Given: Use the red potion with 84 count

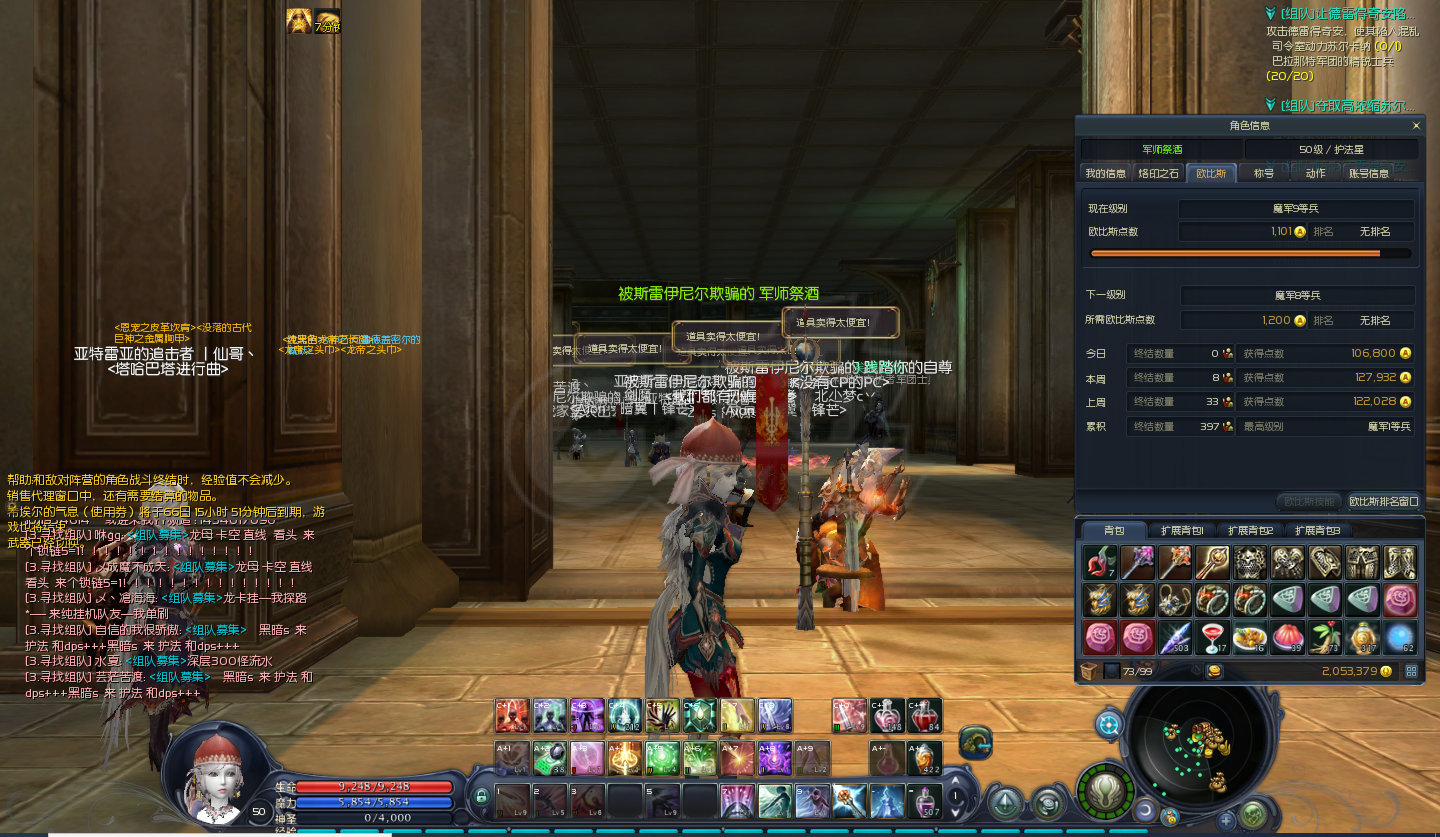Looking at the screenshot, I should pyautogui.click(x=924, y=714).
